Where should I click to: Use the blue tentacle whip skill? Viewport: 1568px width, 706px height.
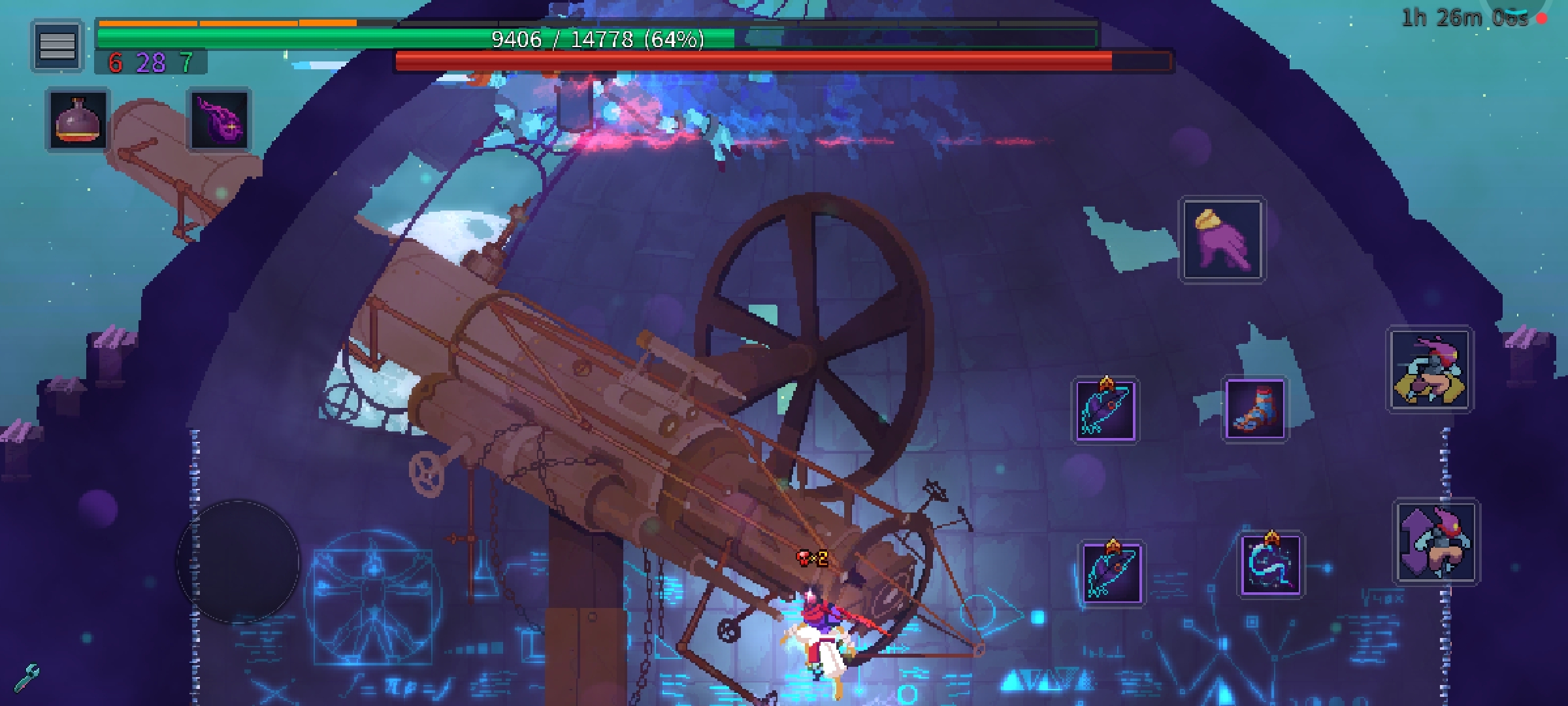pyautogui.click(x=1271, y=564)
